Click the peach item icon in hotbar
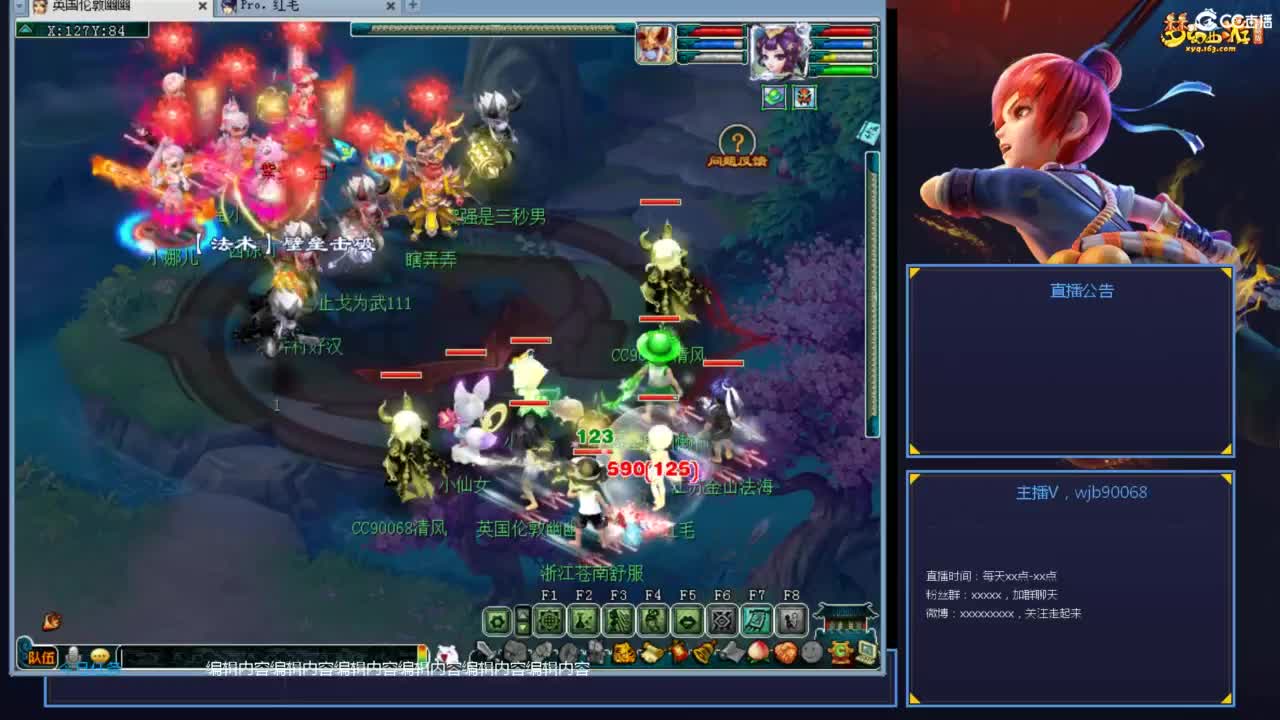The height and width of the screenshot is (720, 1280). click(757, 652)
